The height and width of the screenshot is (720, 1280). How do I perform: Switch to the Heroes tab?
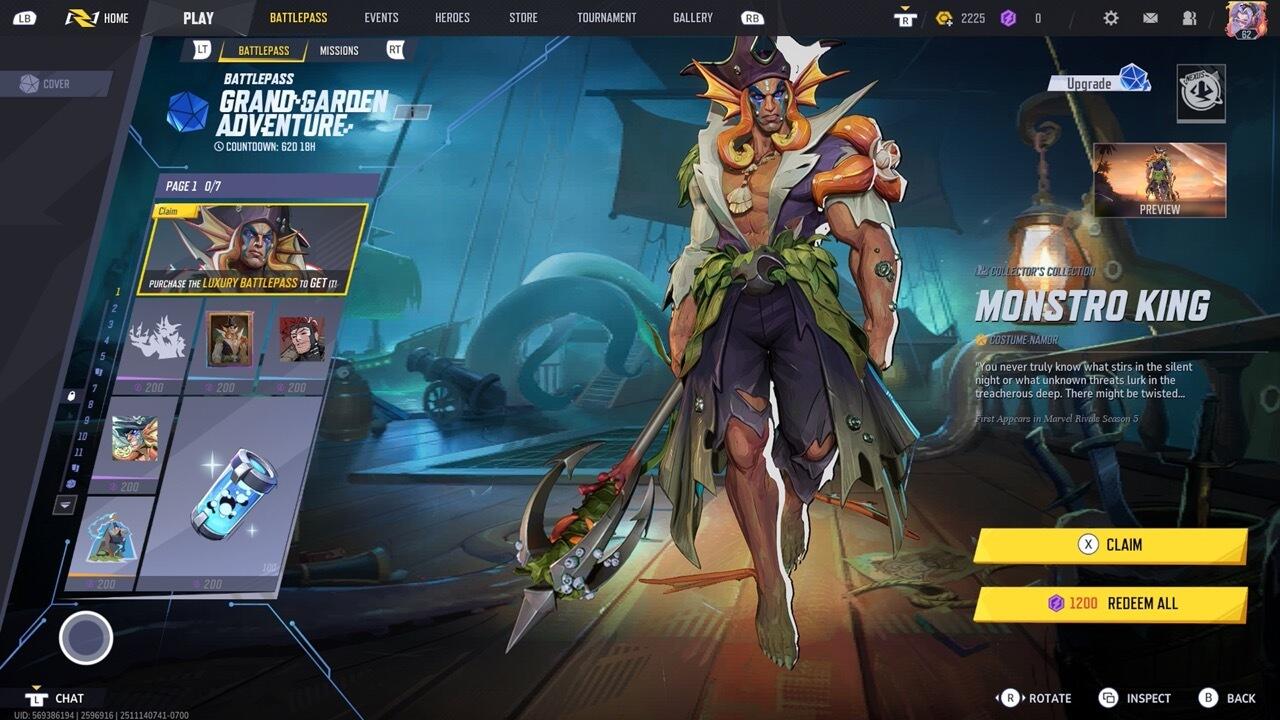(452, 18)
